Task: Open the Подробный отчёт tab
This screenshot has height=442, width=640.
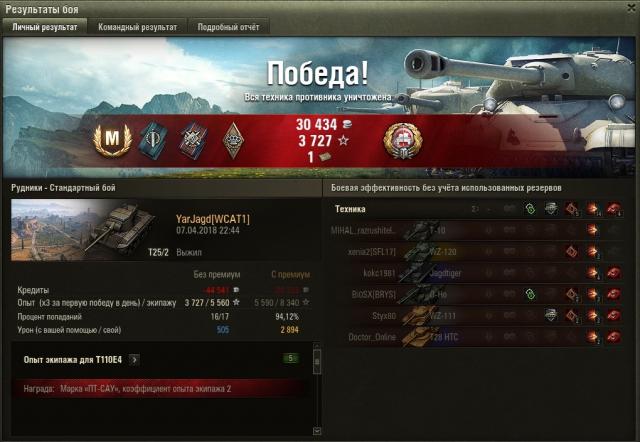Action: coord(229,27)
